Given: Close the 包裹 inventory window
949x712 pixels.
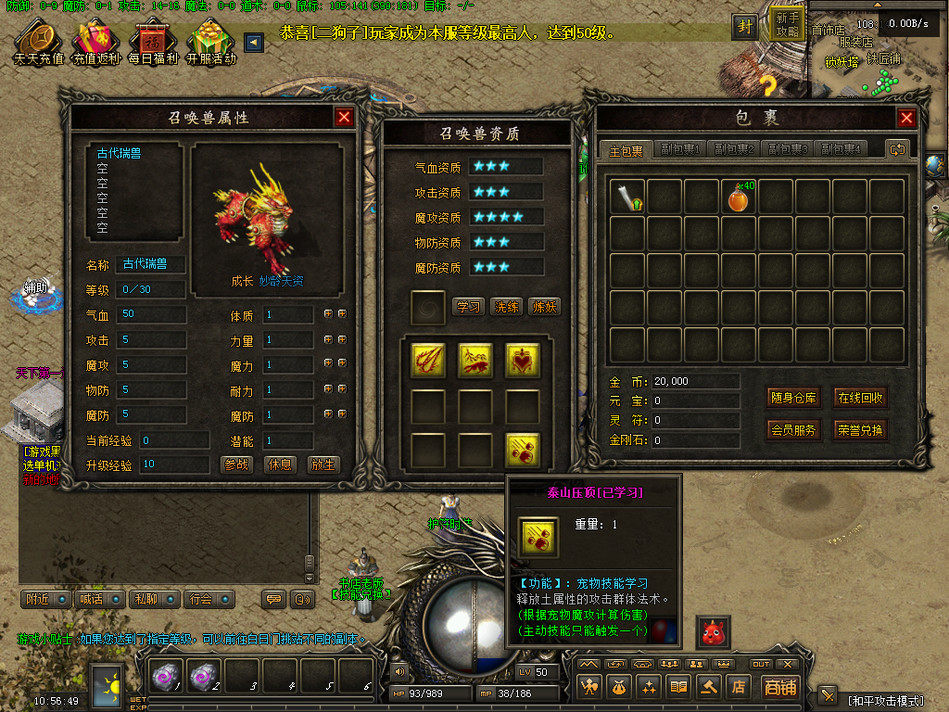Looking at the screenshot, I should point(906,118).
